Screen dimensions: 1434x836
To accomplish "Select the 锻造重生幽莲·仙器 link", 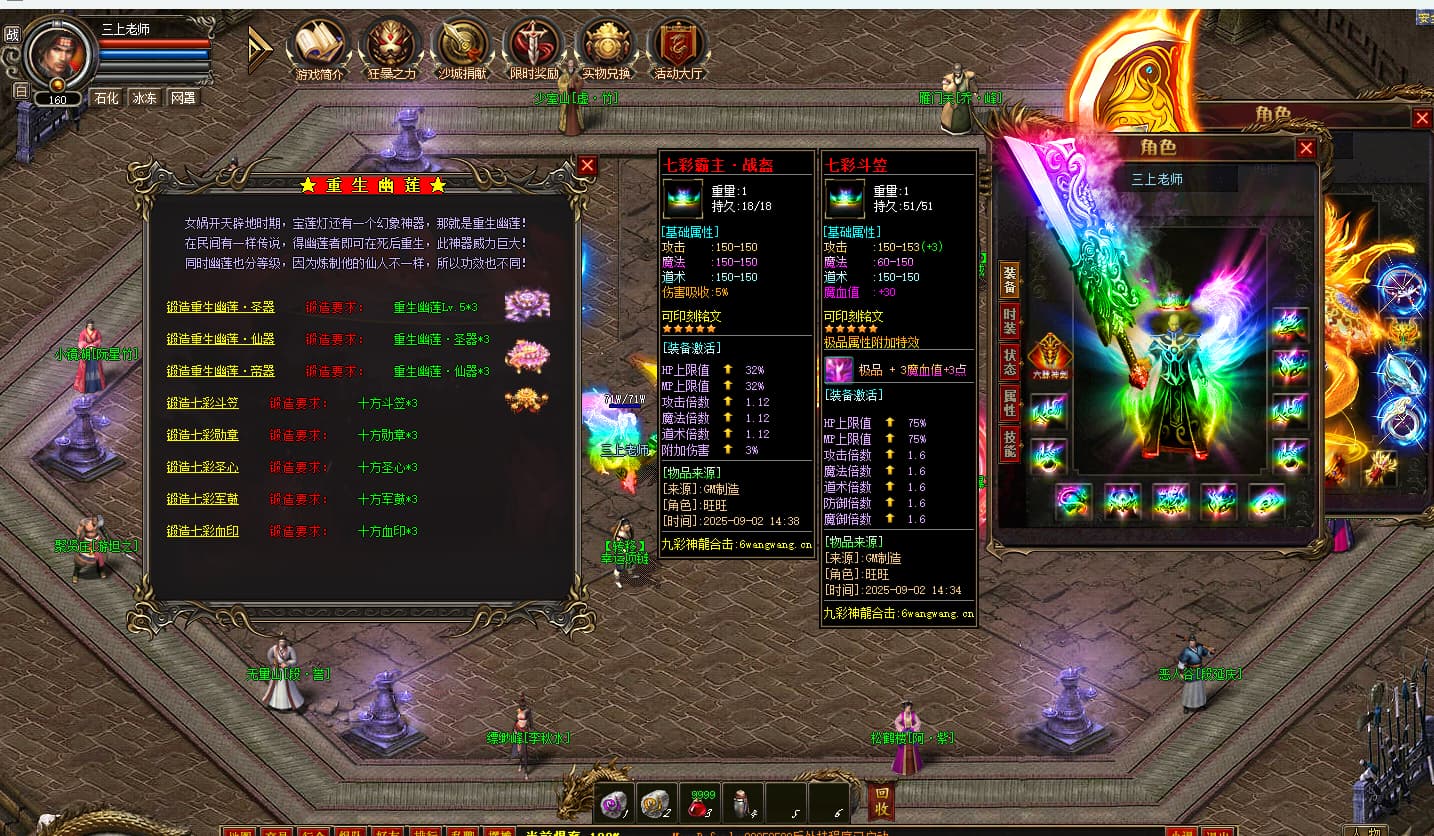I will (x=220, y=339).
